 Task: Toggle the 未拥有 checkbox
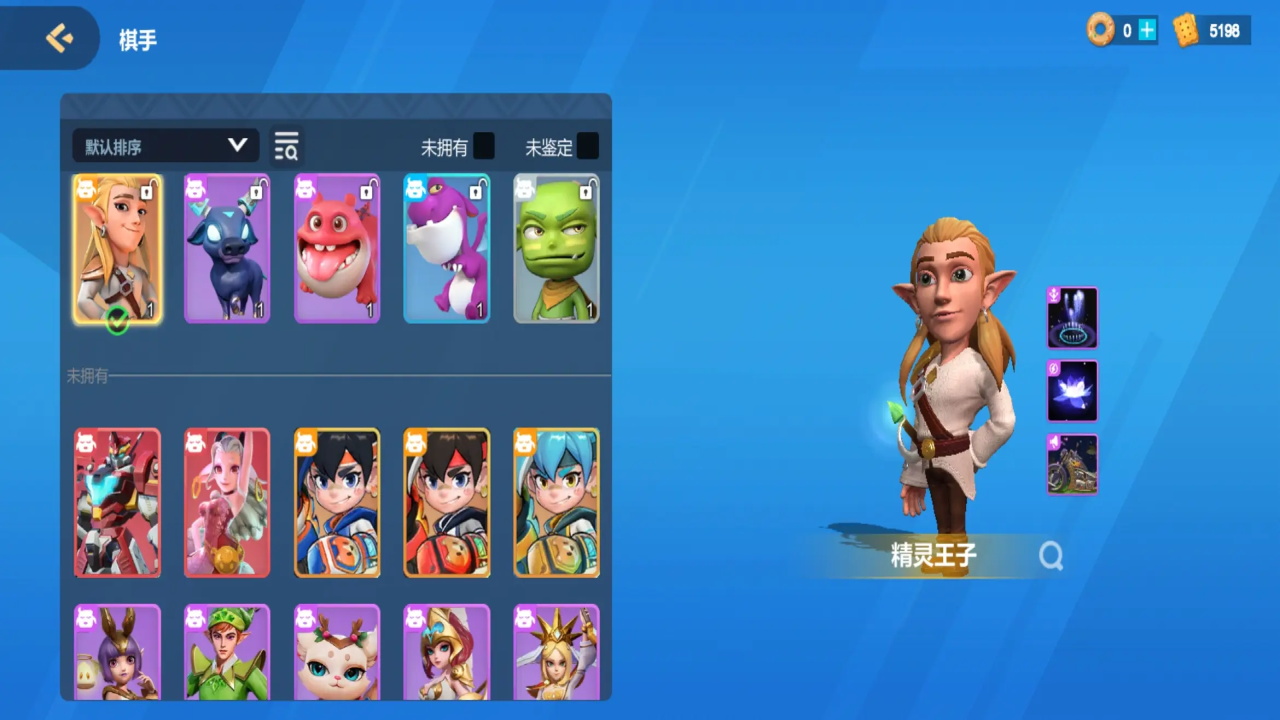click(484, 146)
